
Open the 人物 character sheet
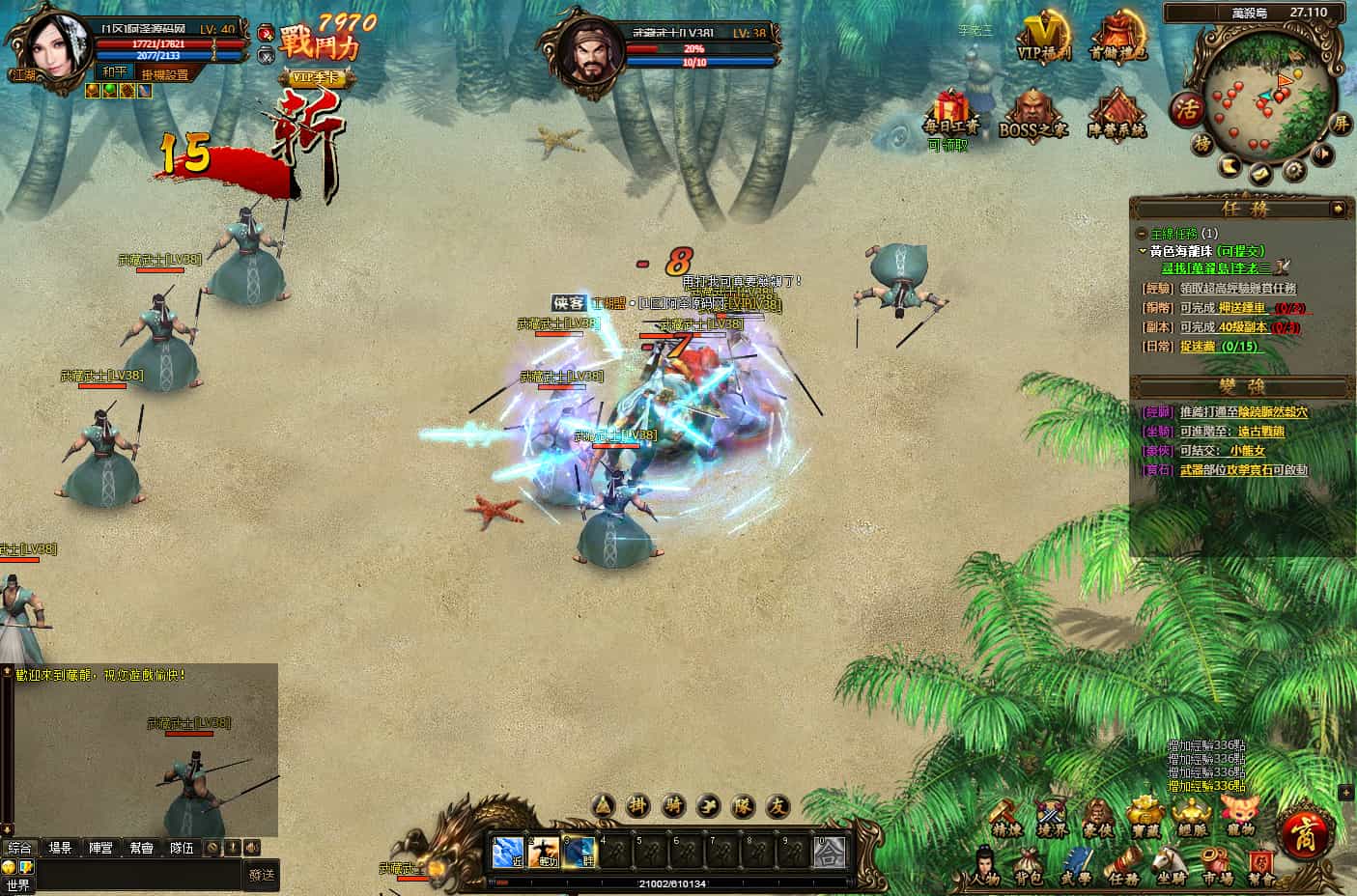(985, 865)
